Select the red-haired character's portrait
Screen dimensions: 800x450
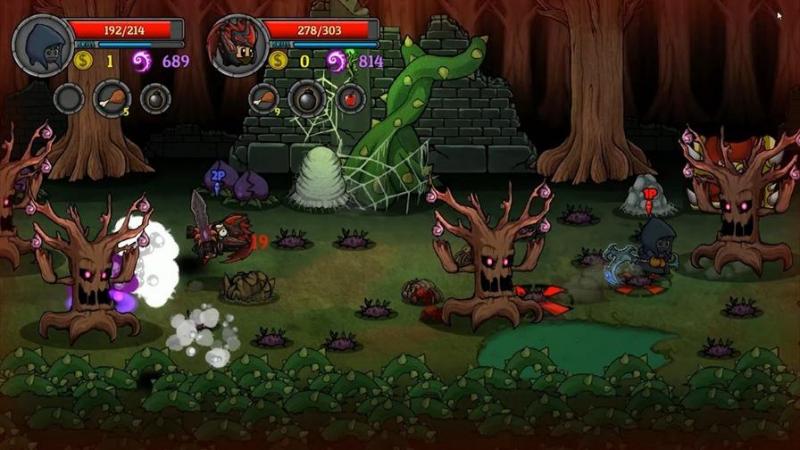click(x=237, y=44)
